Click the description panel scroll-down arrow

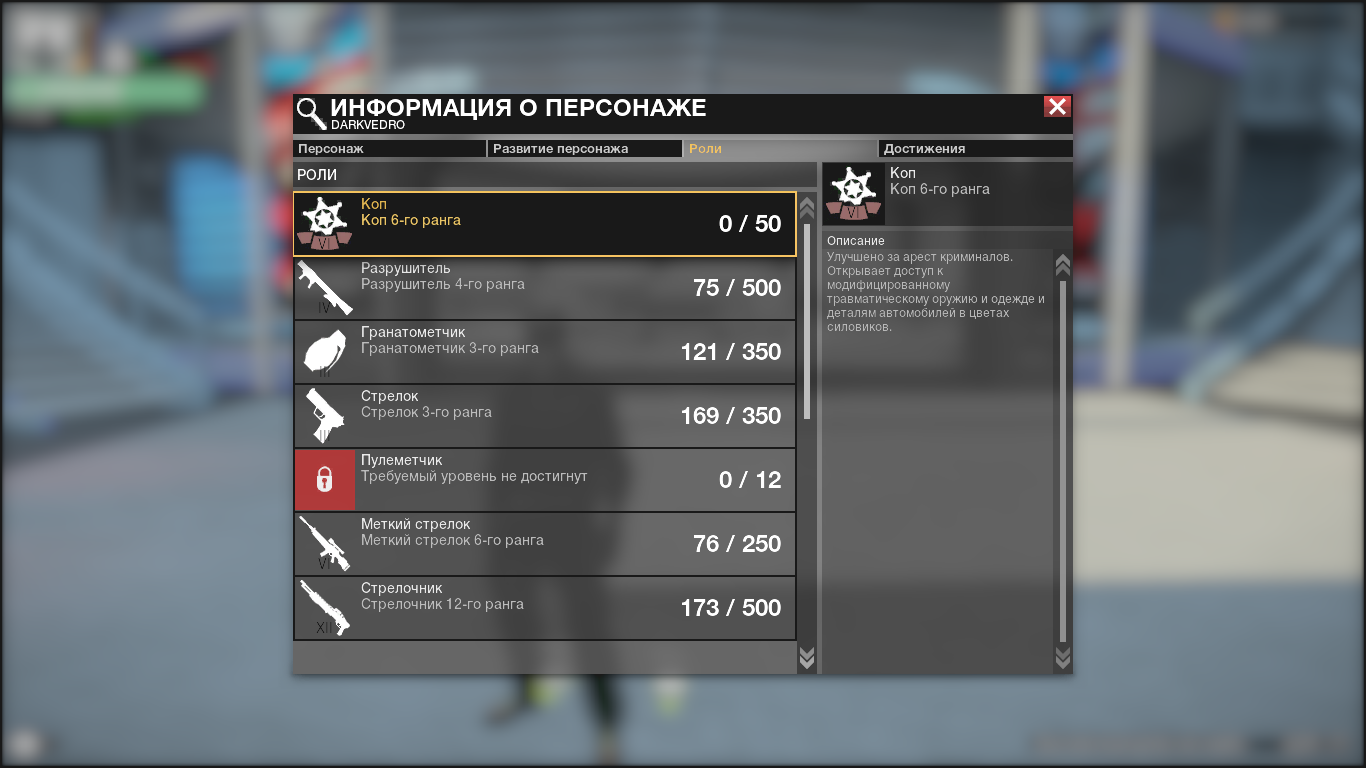(x=1063, y=657)
